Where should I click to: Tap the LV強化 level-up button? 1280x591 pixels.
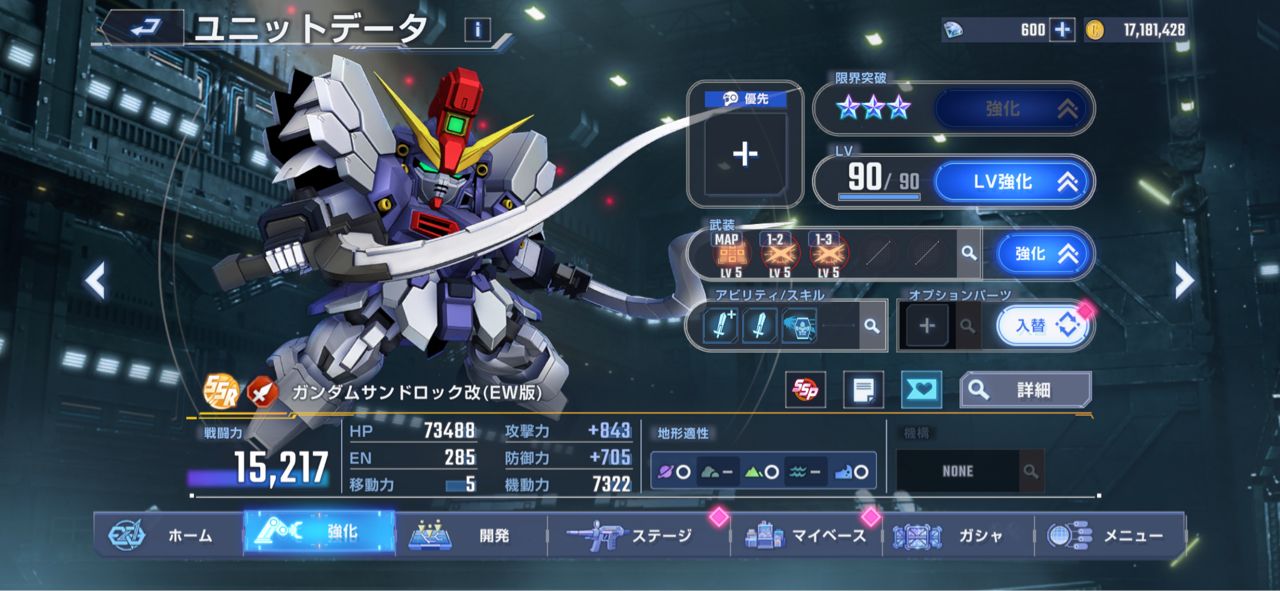point(1014,182)
